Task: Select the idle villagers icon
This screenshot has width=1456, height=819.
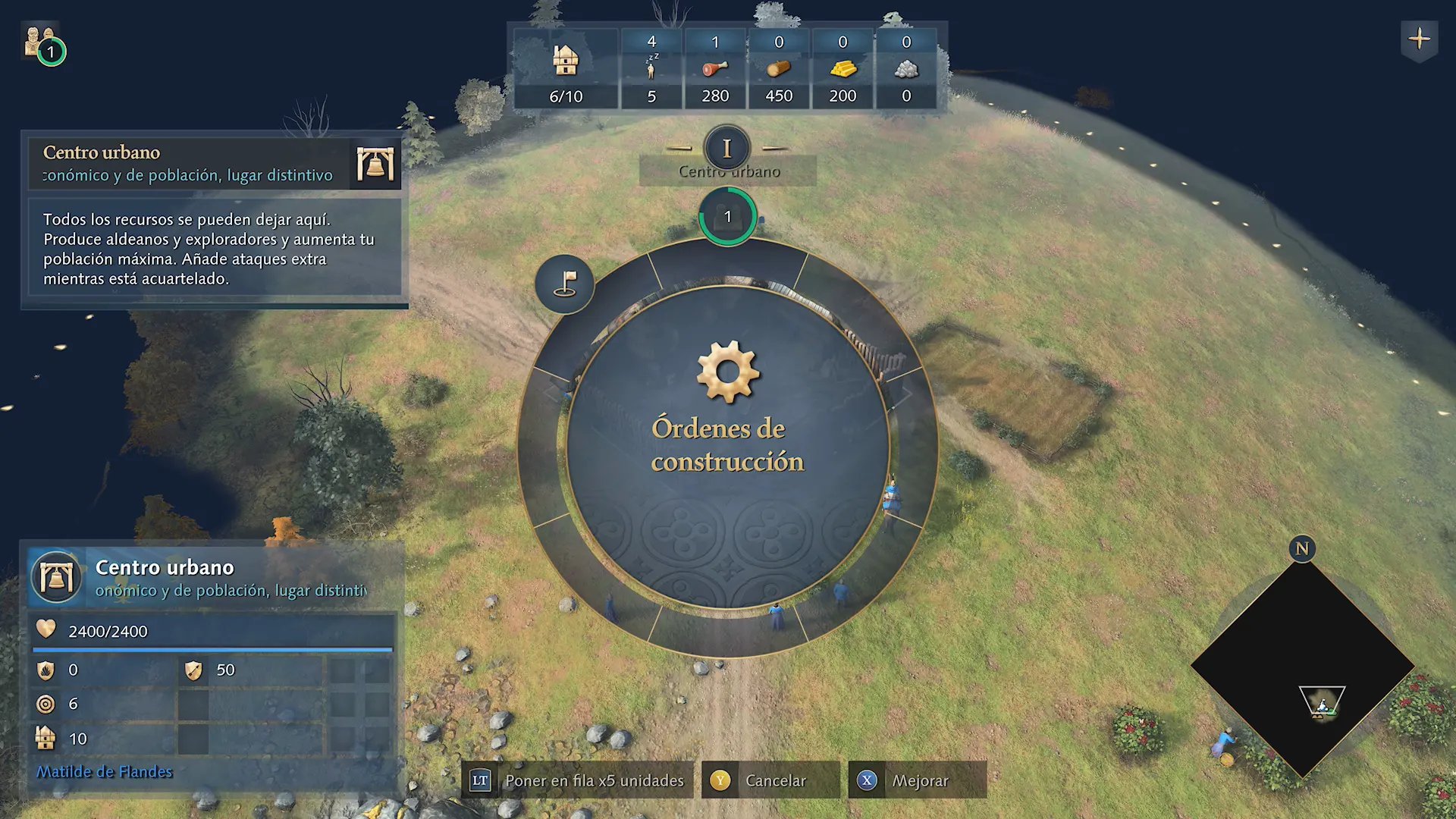Action: tap(651, 69)
